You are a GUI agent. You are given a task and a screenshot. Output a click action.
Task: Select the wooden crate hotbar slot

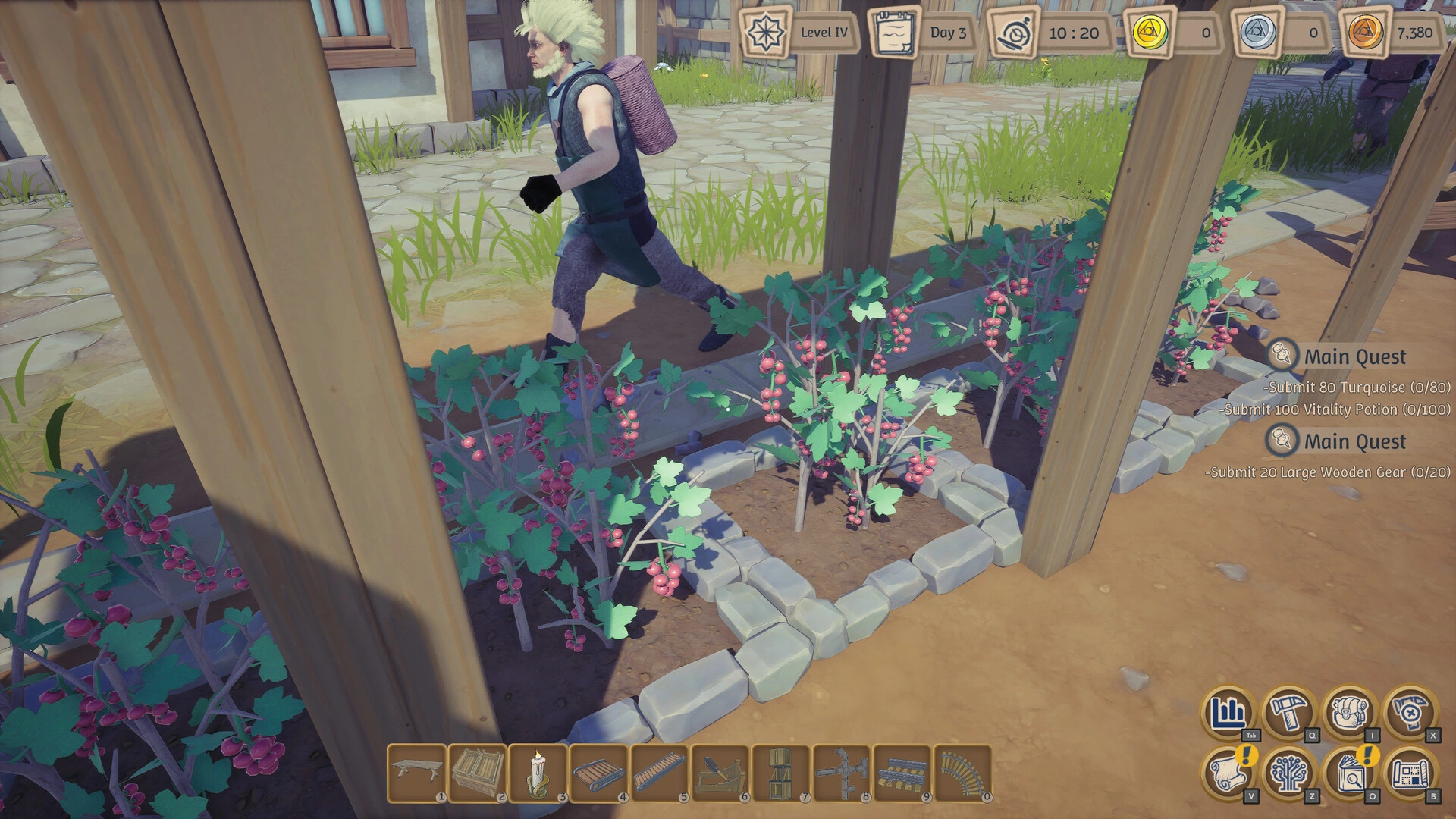click(477, 772)
